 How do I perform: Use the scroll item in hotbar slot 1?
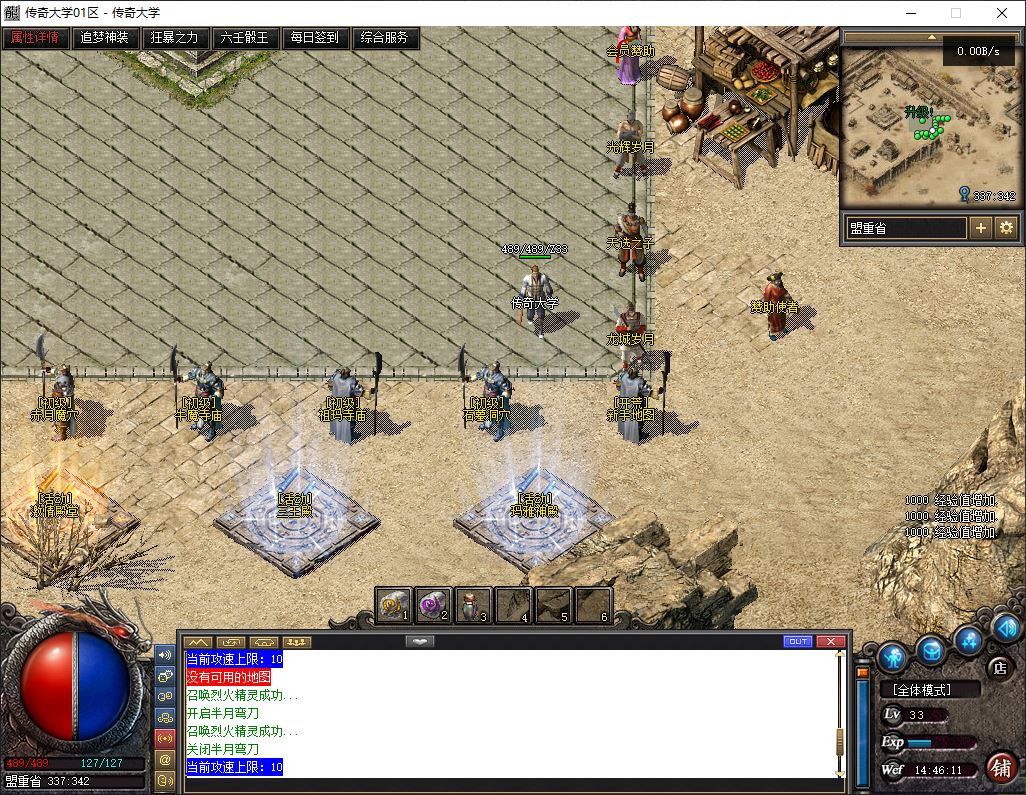click(393, 604)
